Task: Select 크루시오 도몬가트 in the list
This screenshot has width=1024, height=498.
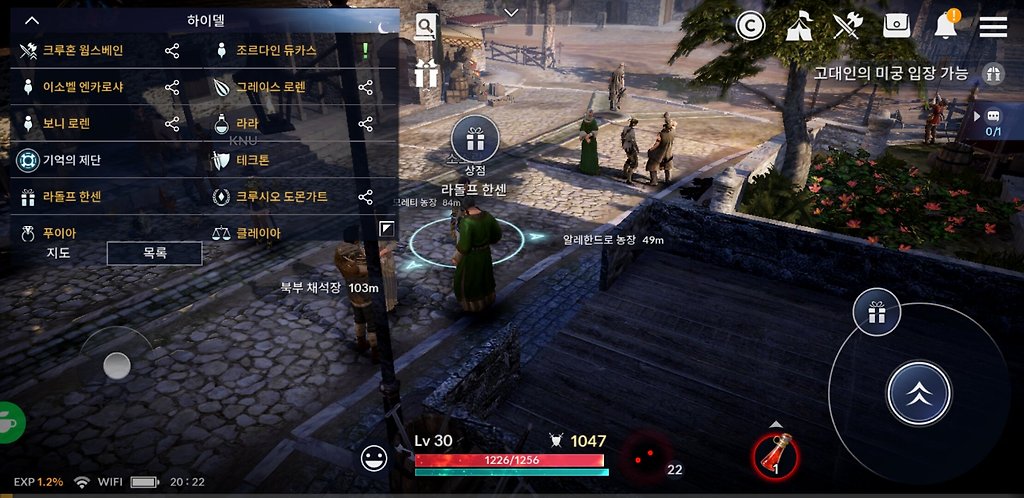Action: (281, 197)
